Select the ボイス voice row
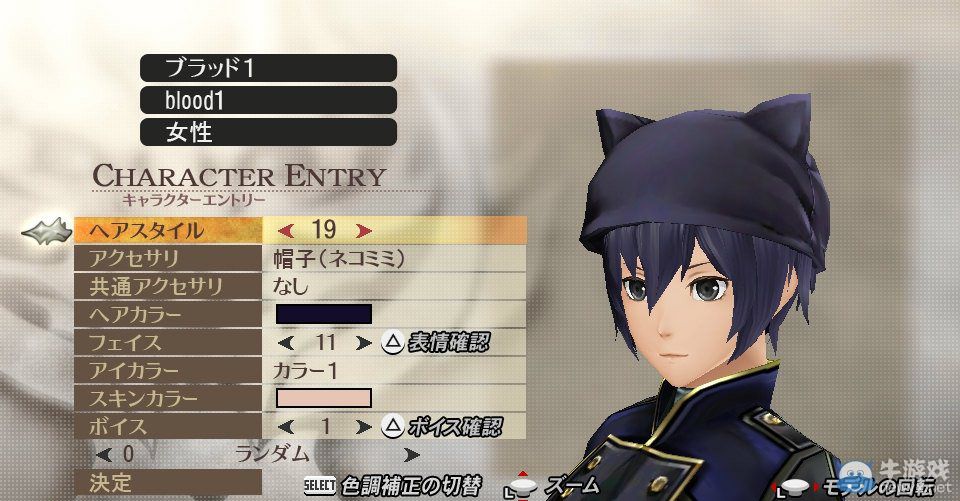 point(168,426)
